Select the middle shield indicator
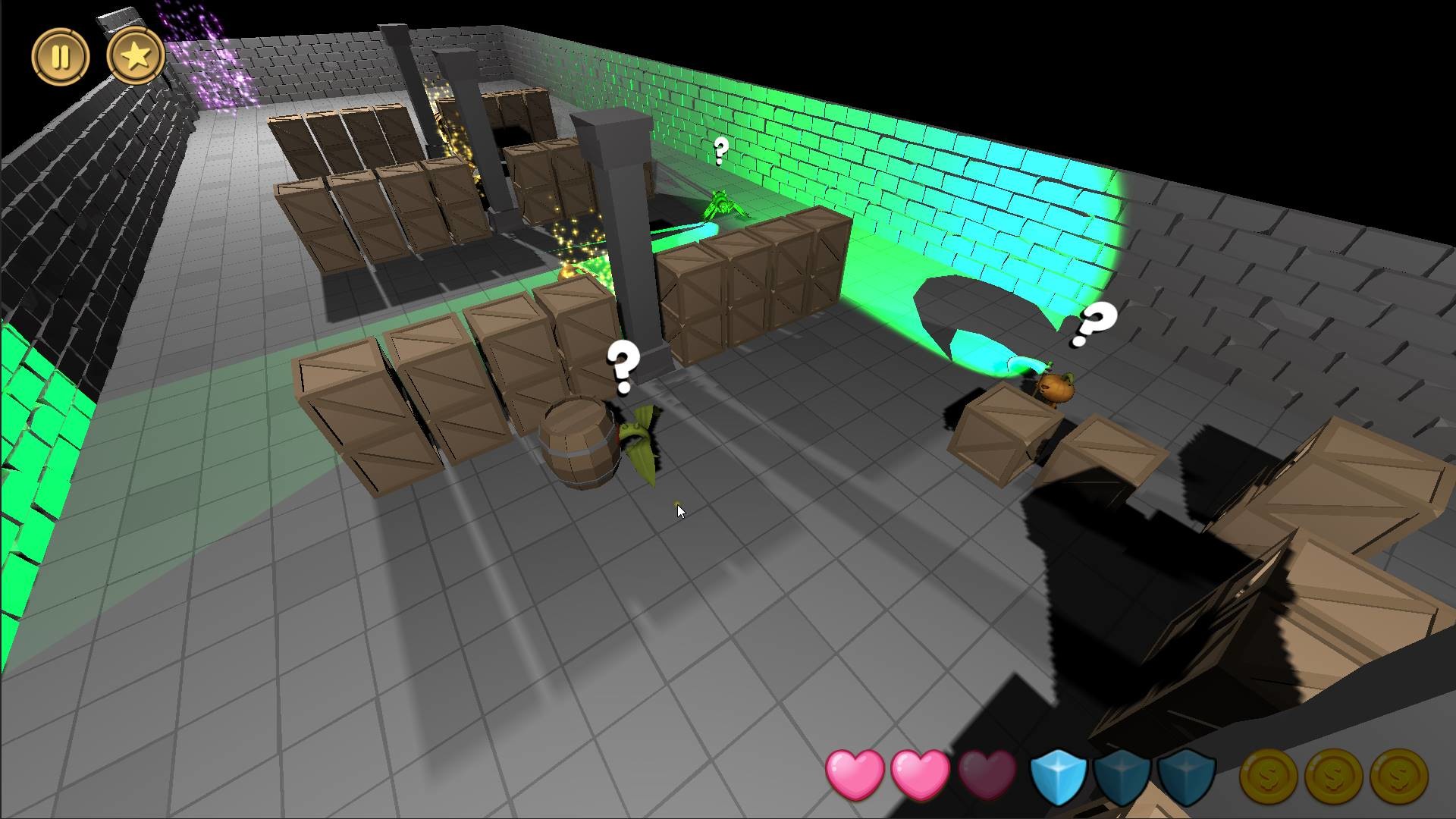This screenshot has width=1456, height=819. pos(1122,777)
